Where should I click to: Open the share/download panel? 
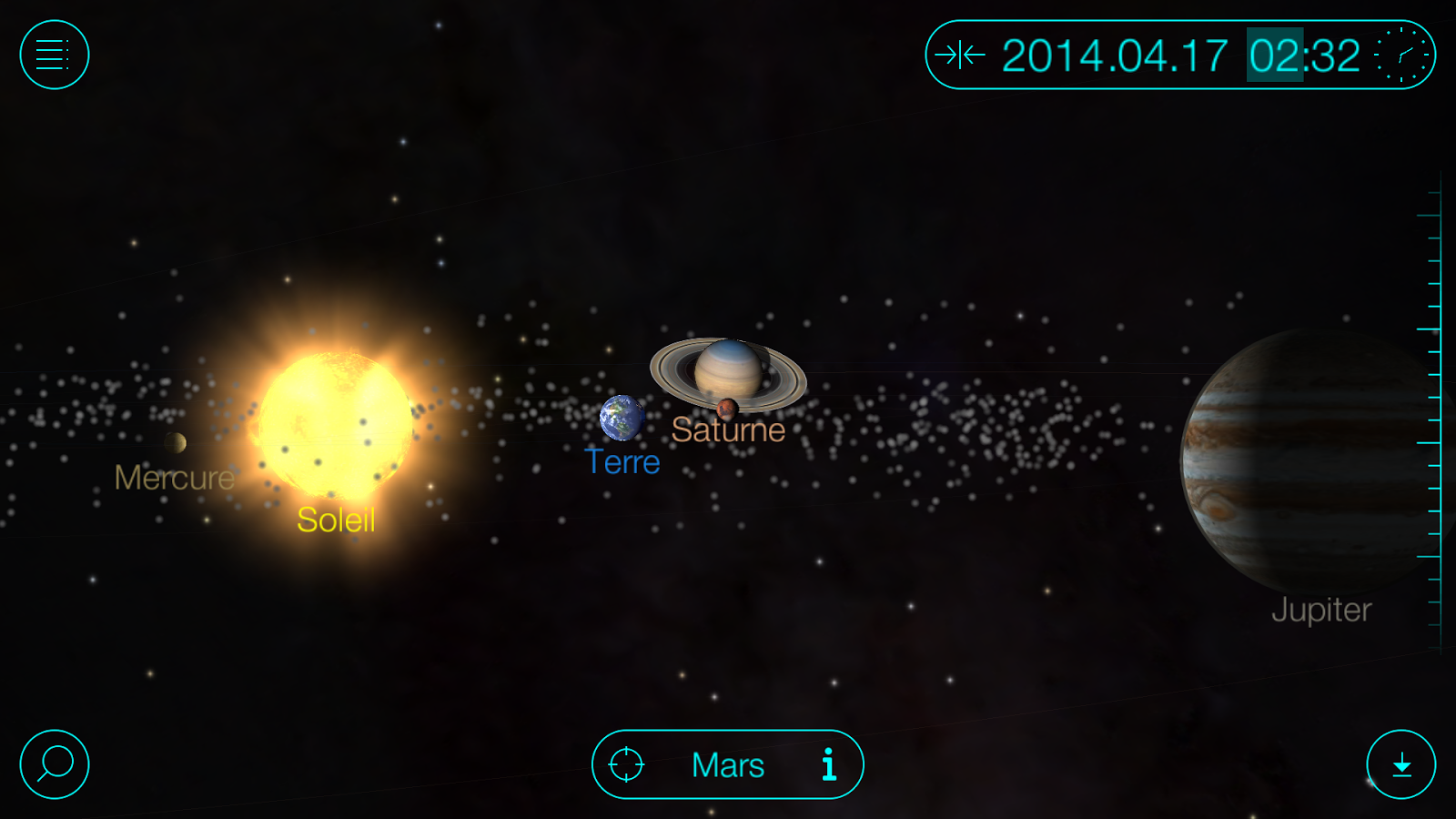(x=1401, y=764)
